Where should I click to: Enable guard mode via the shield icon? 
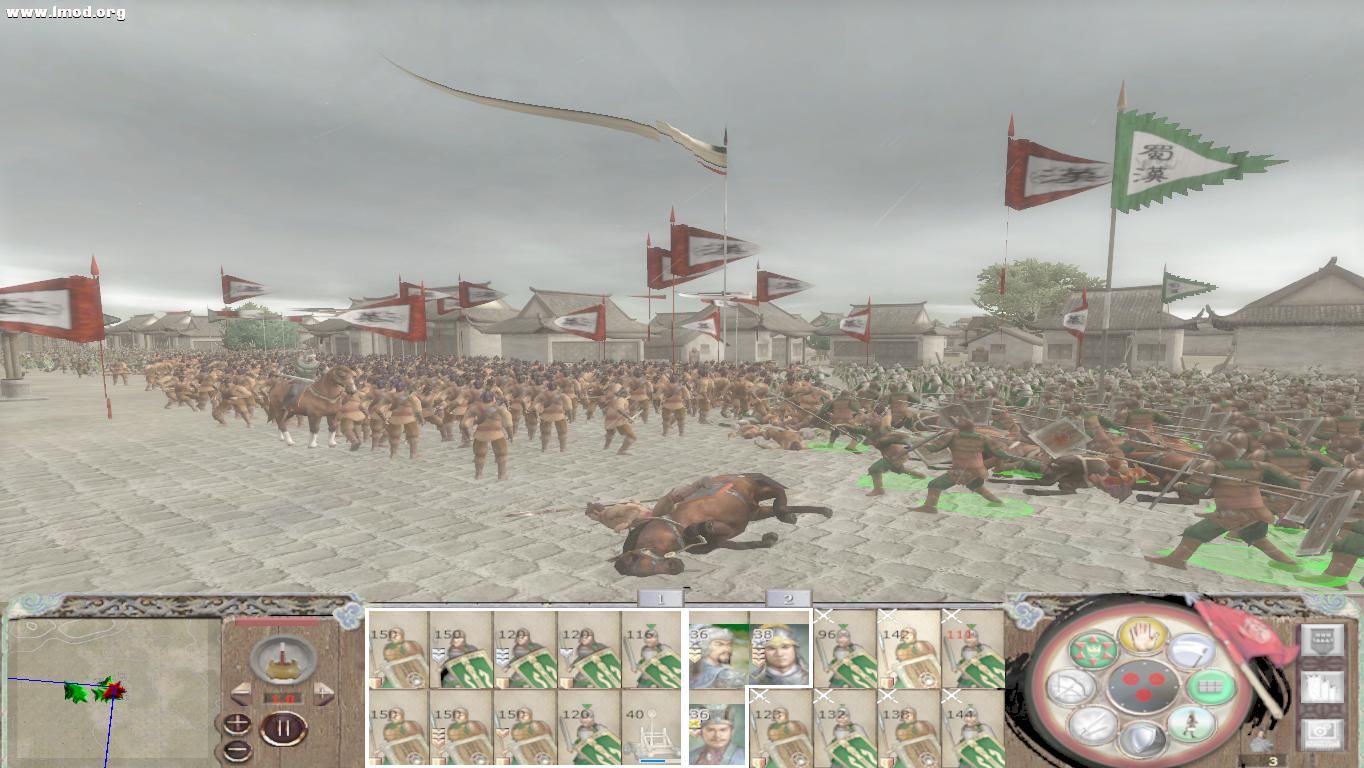pos(1144,736)
